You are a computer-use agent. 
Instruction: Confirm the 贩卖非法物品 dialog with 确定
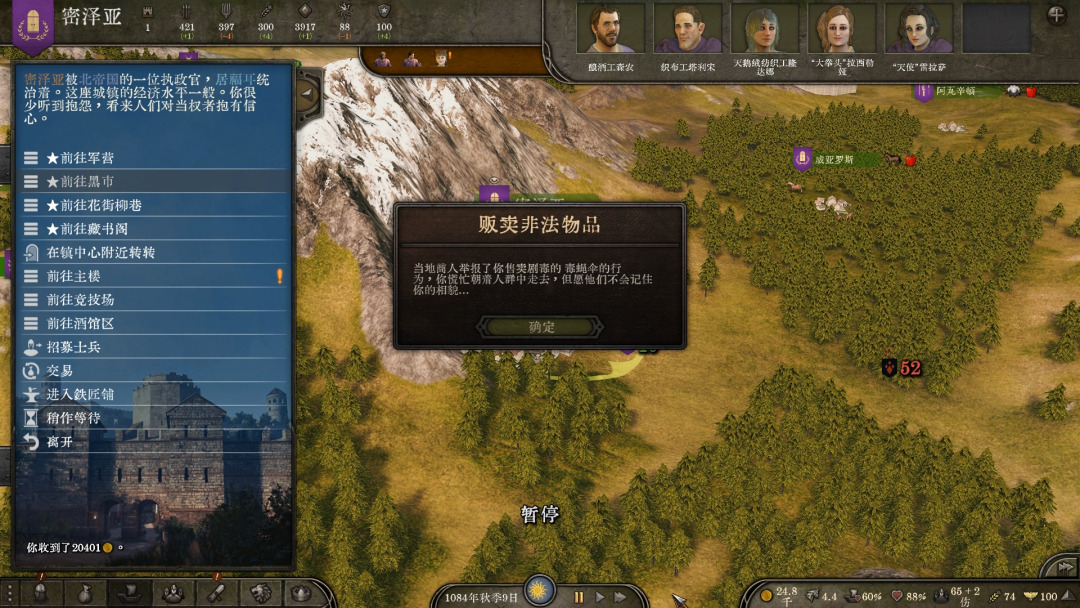pos(541,327)
